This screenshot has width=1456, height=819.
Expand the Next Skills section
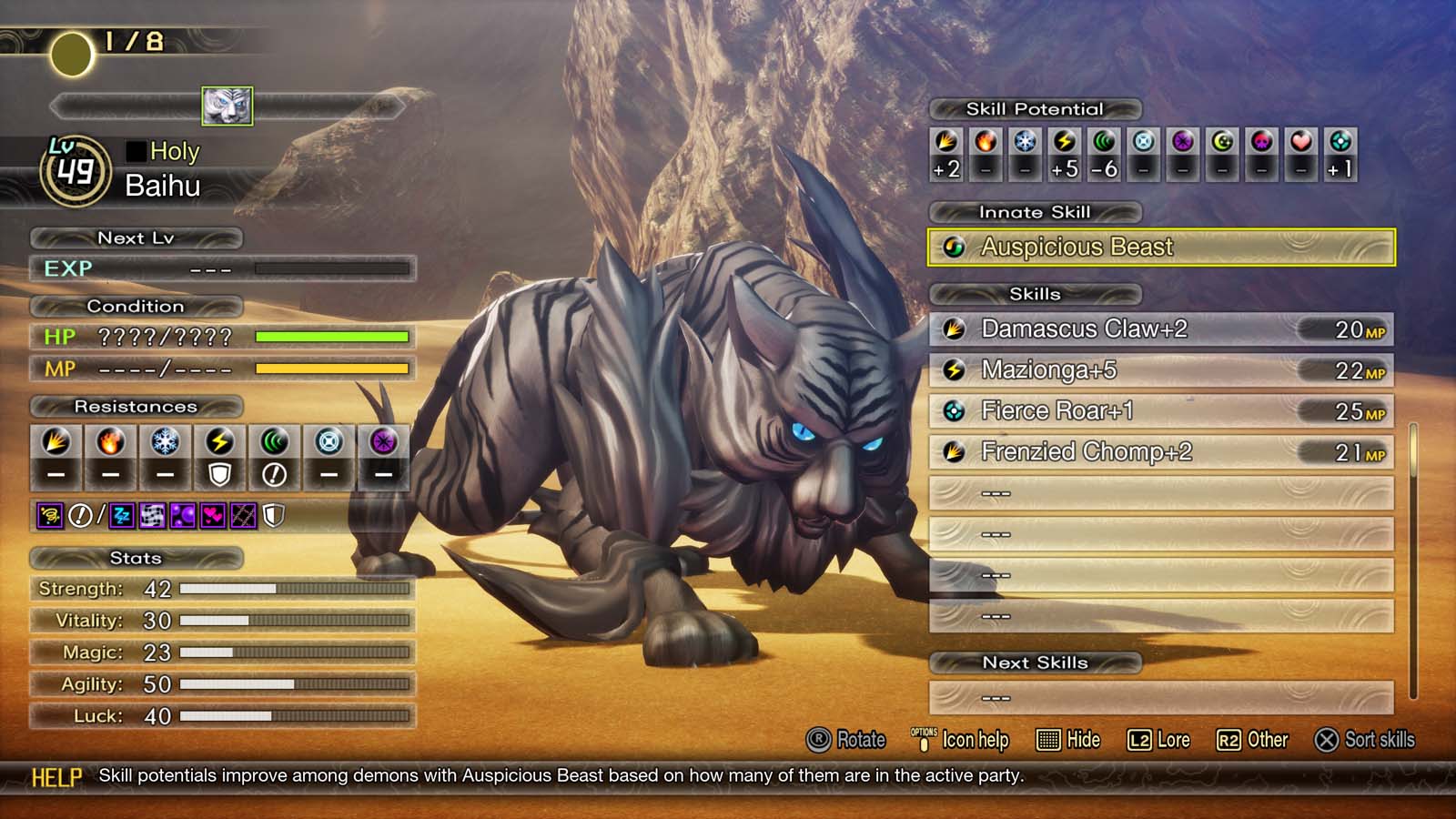point(1035,663)
